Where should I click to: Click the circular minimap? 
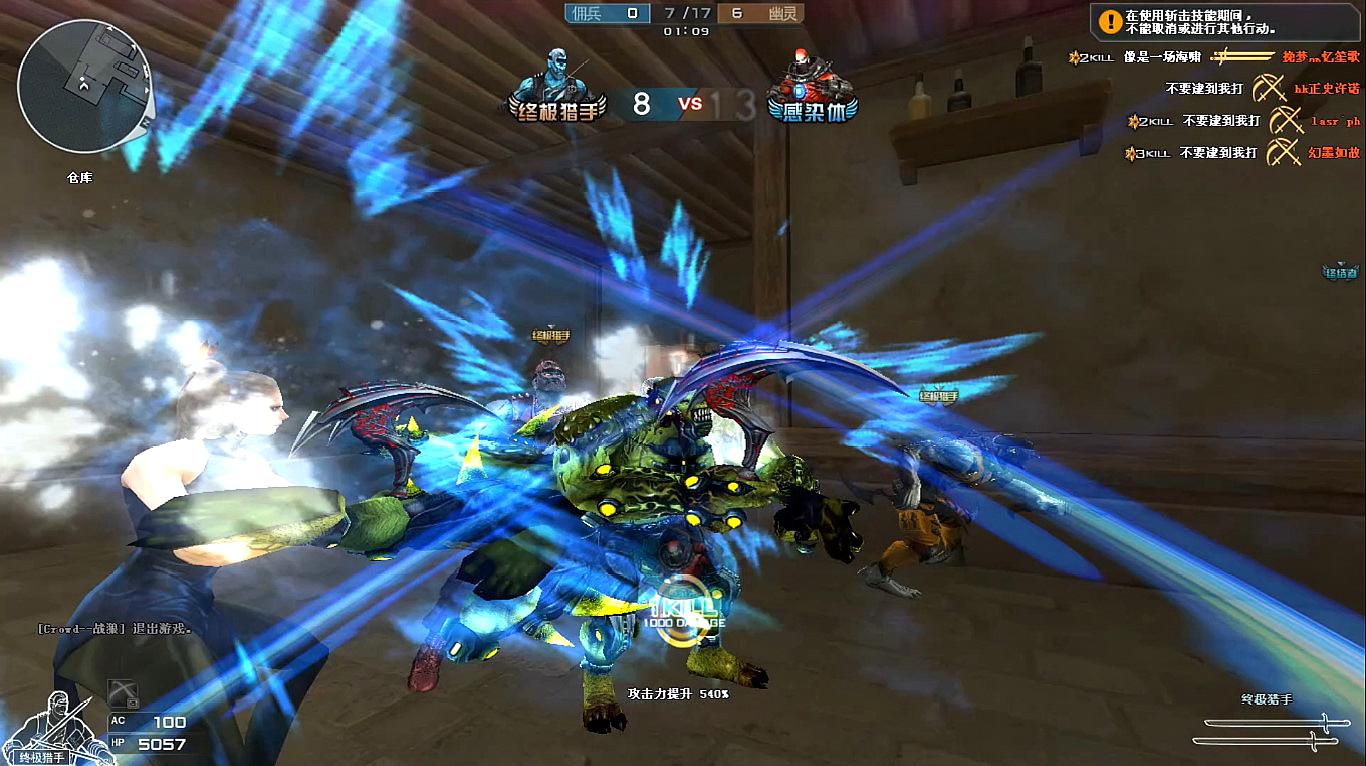point(85,86)
